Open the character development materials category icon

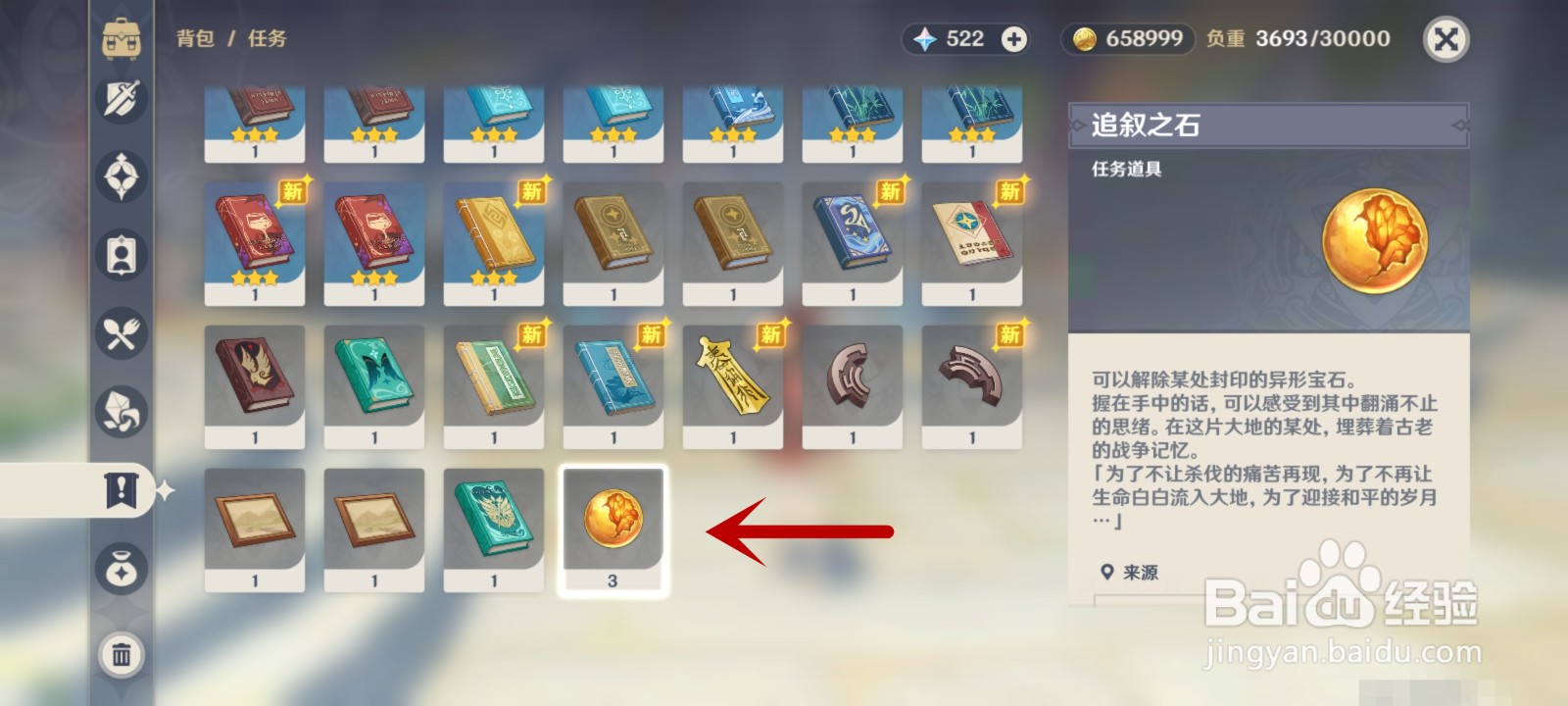click(x=120, y=412)
